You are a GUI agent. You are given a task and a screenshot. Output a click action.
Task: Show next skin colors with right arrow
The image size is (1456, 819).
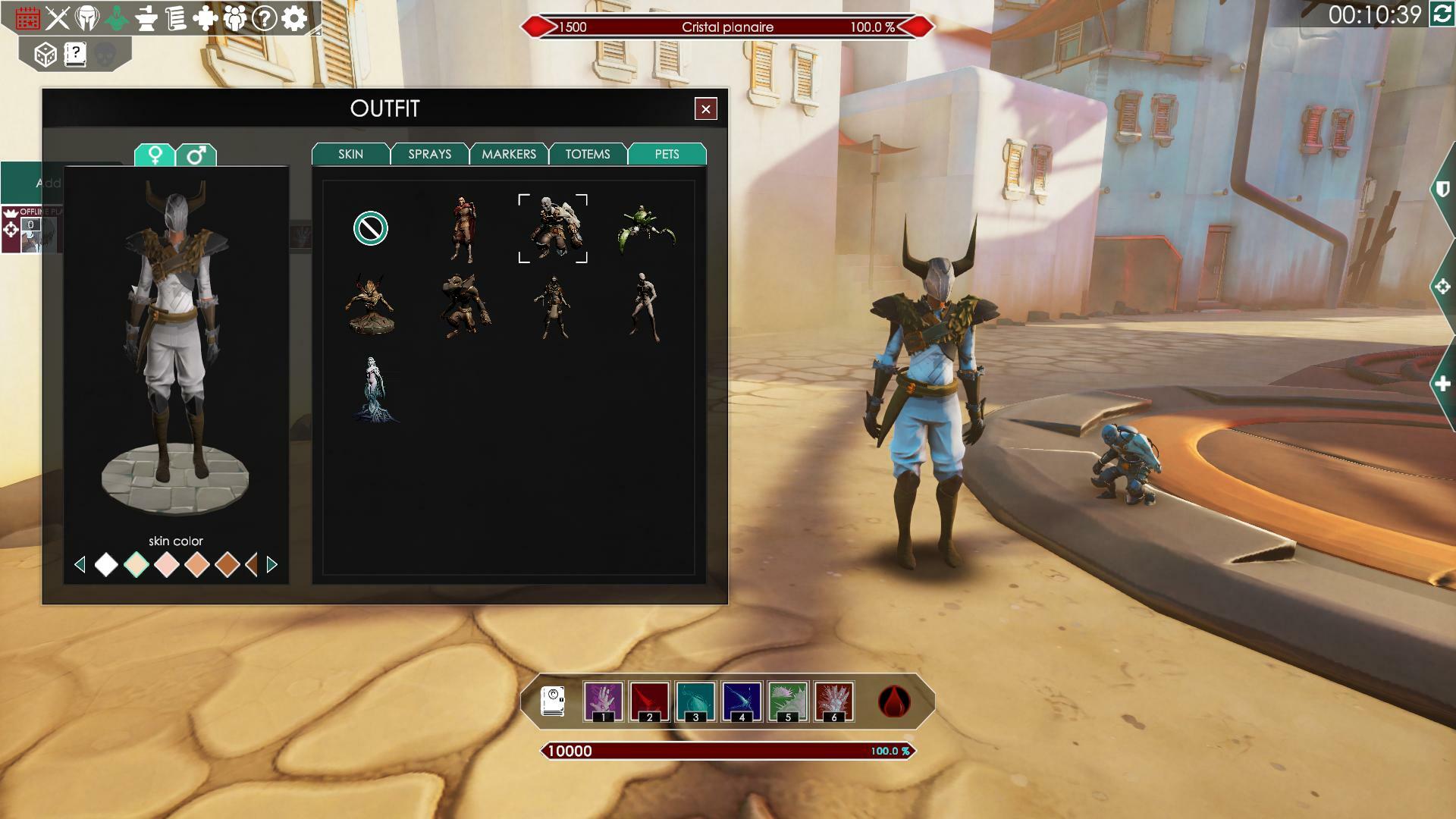(x=272, y=564)
